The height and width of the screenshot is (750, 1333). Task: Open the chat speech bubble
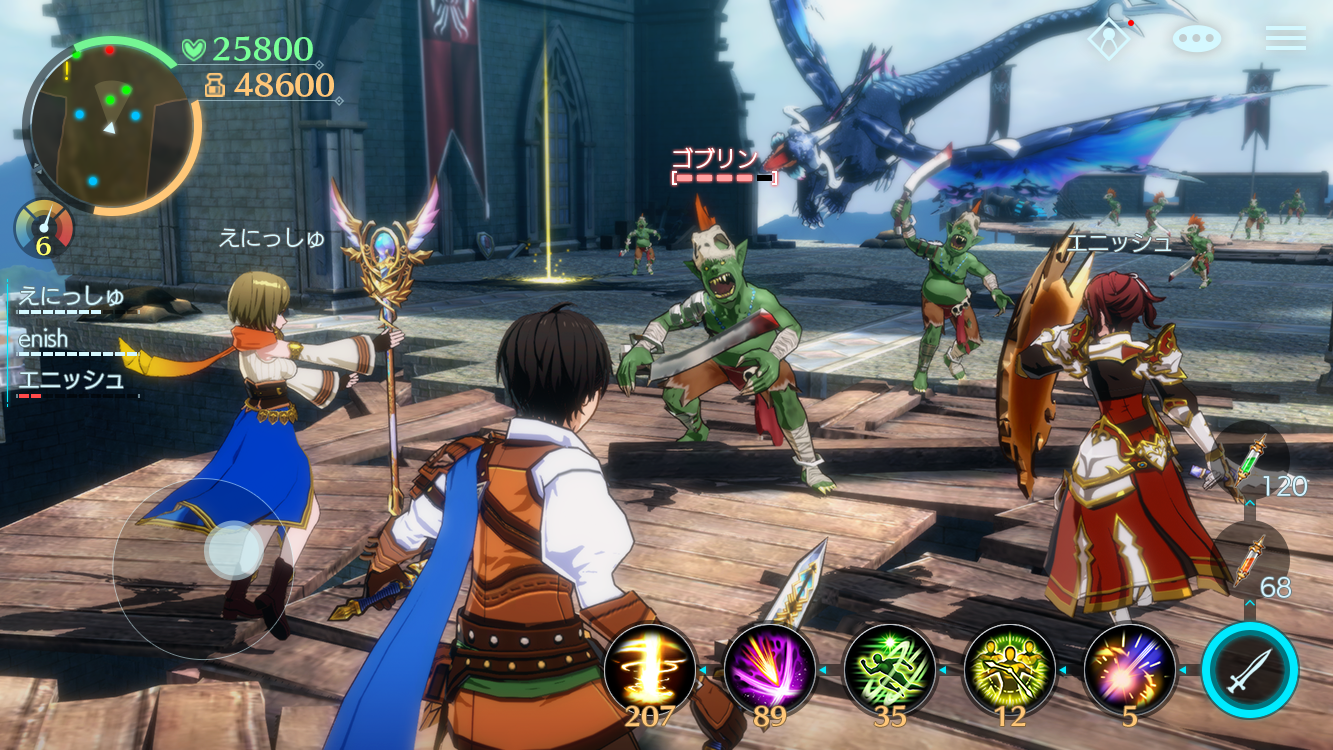[1197, 39]
